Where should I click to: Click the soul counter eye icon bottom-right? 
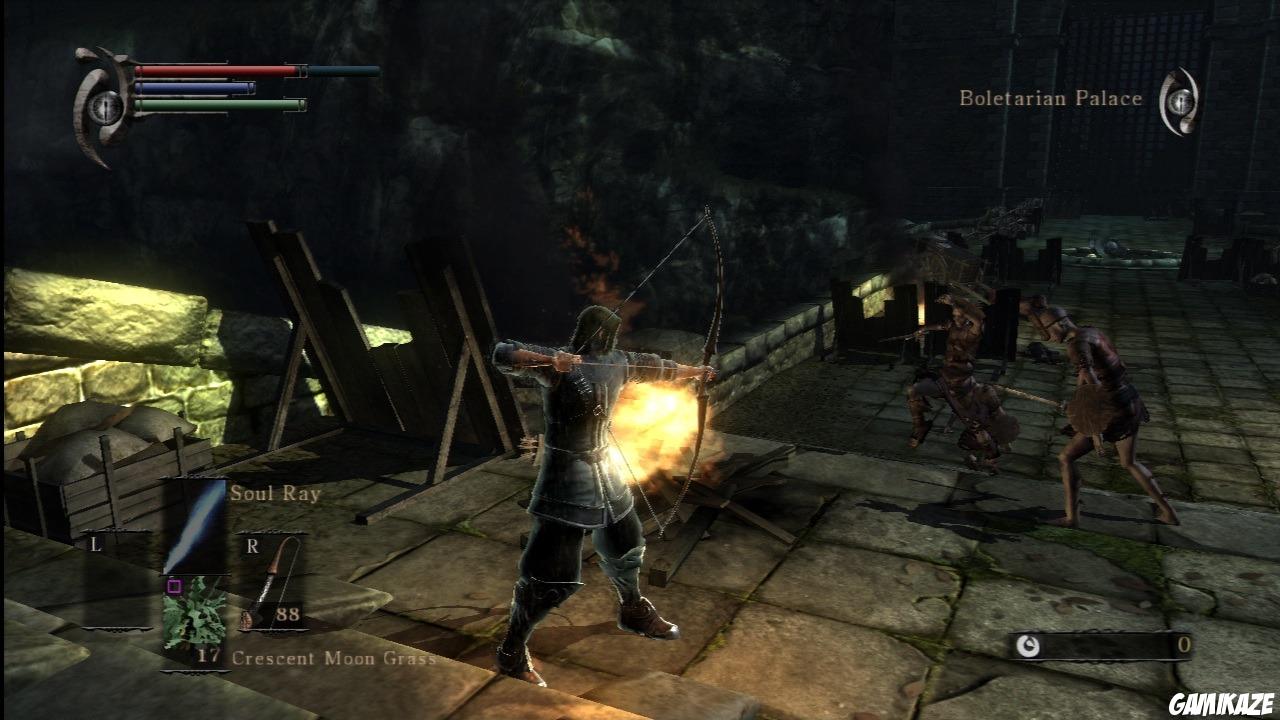(1026, 647)
